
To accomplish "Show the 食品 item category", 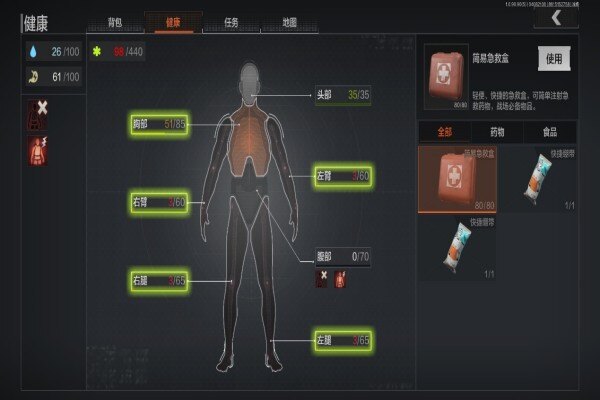I will 549,132.
